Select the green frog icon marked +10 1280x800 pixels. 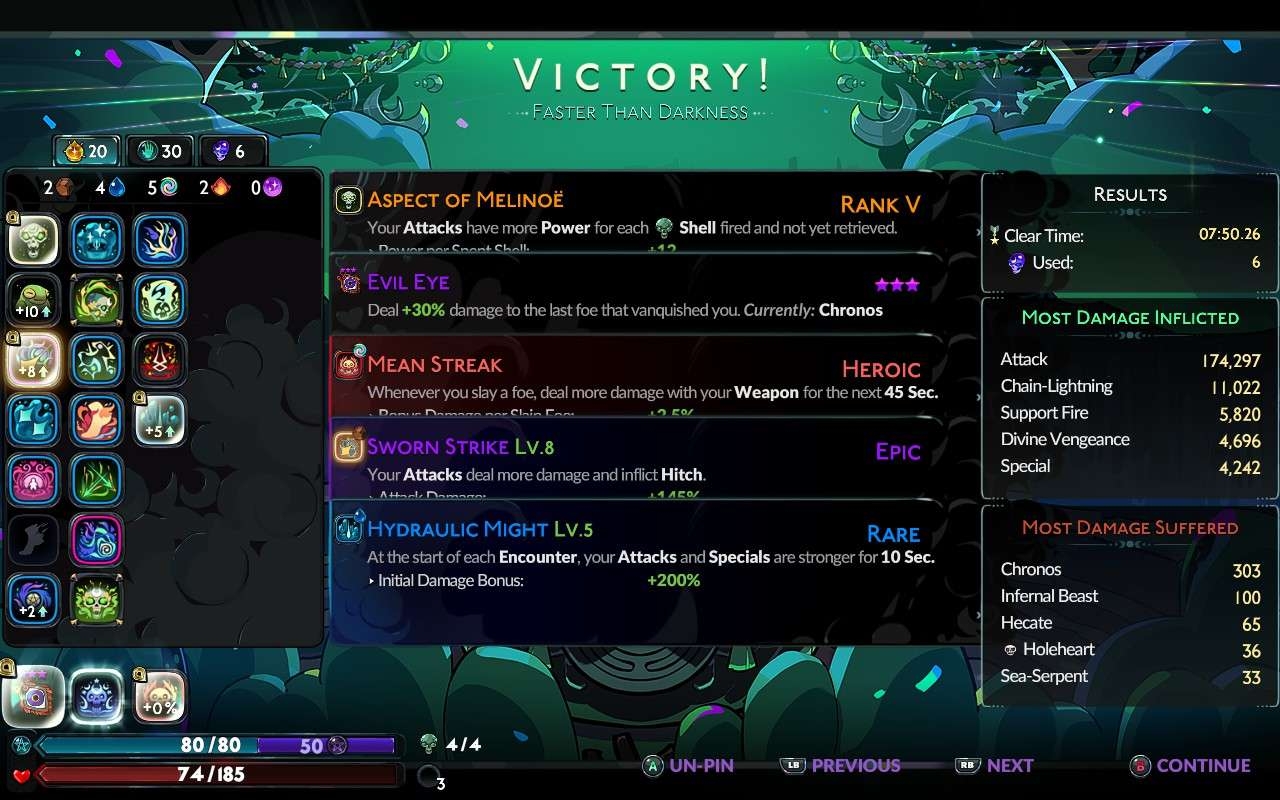pos(34,300)
